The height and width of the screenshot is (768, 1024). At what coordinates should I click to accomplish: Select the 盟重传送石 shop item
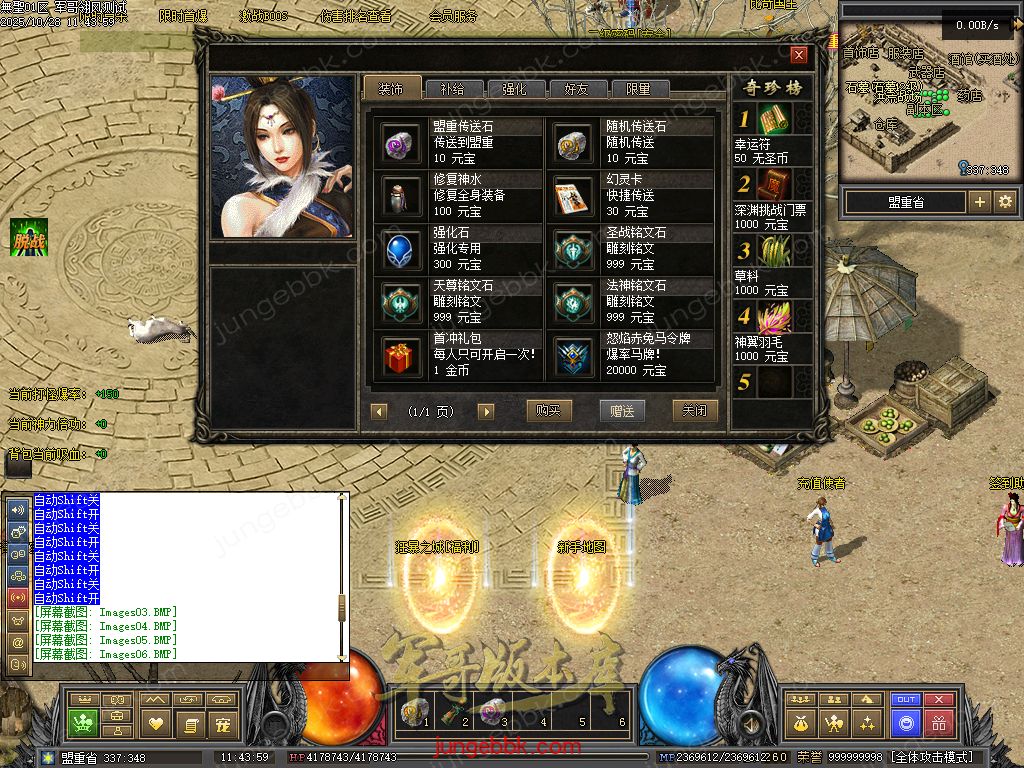pos(402,144)
